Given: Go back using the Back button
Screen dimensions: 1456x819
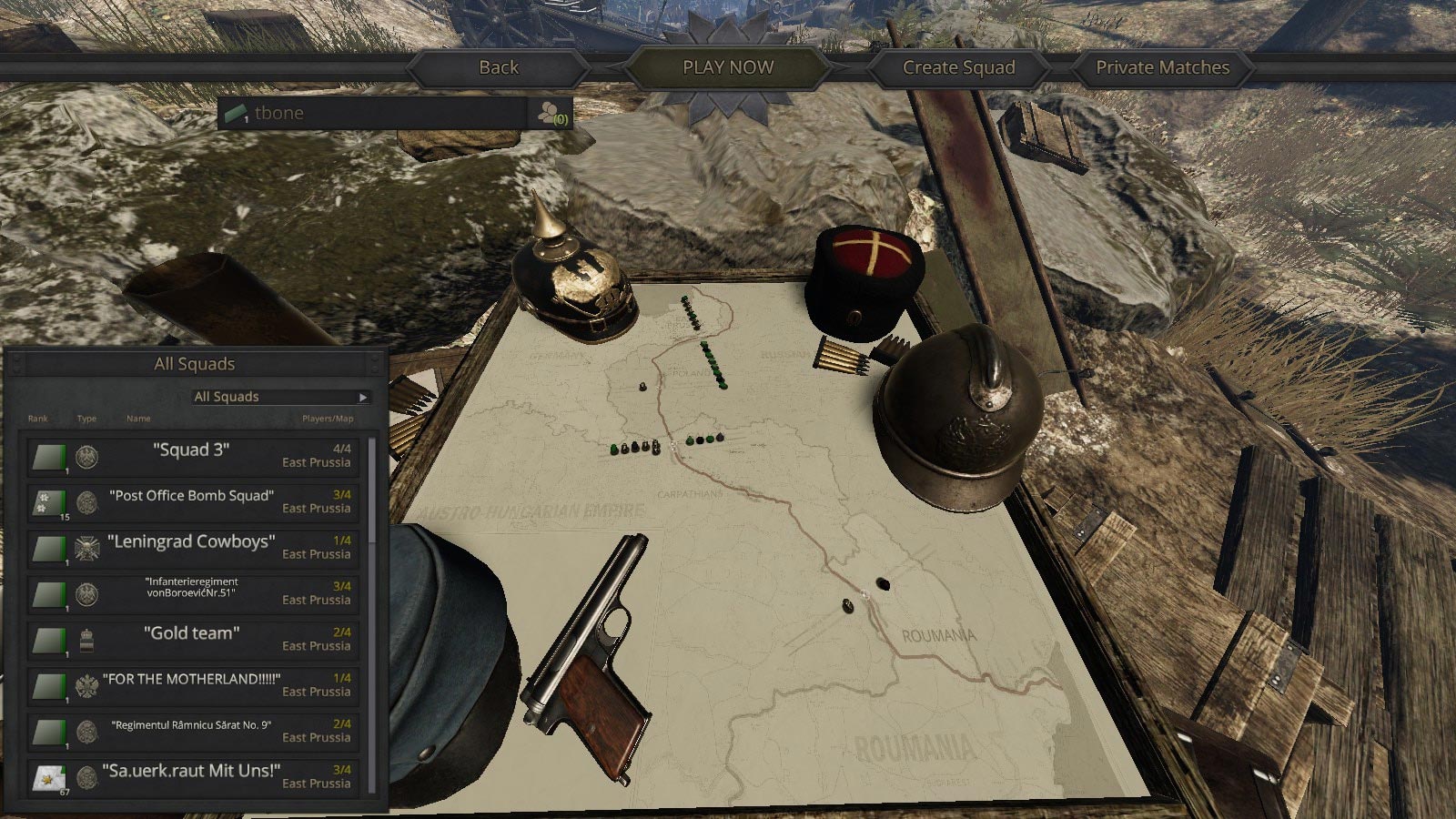Looking at the screenshot, I should click(498, 67).
